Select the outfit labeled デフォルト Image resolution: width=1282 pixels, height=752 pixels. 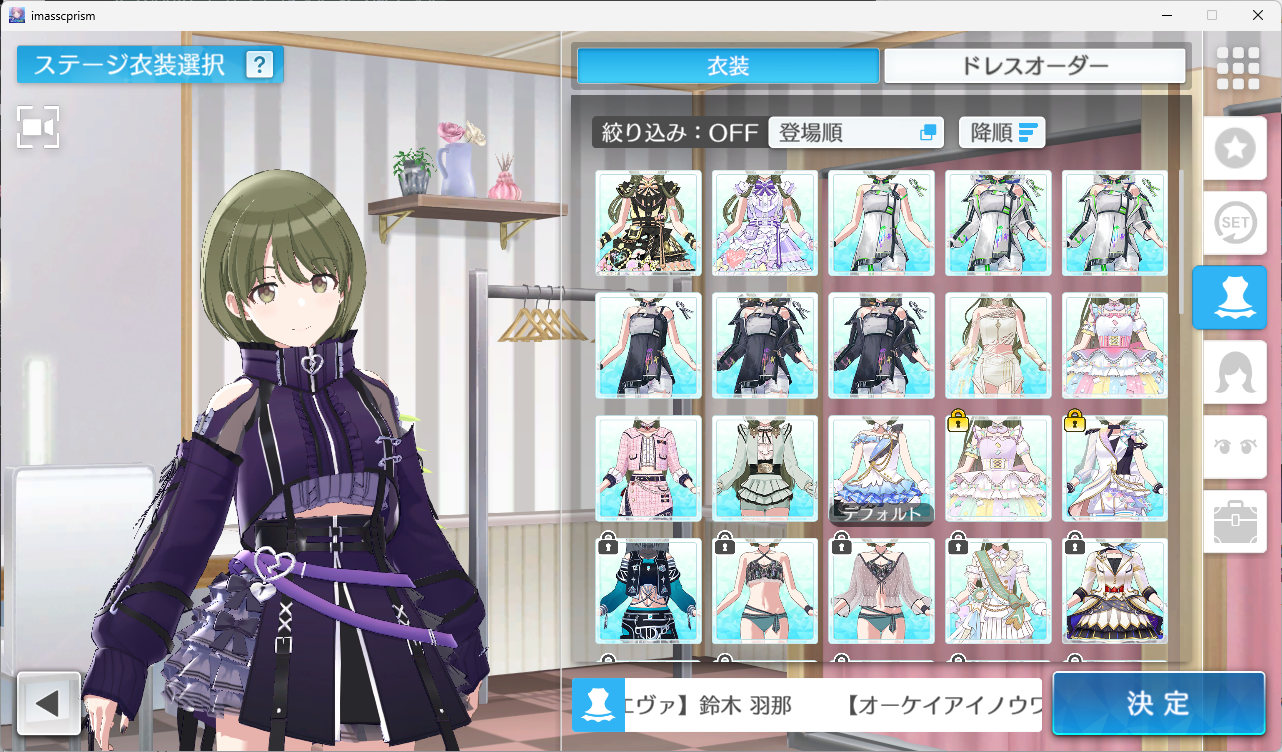click(881, 468)
